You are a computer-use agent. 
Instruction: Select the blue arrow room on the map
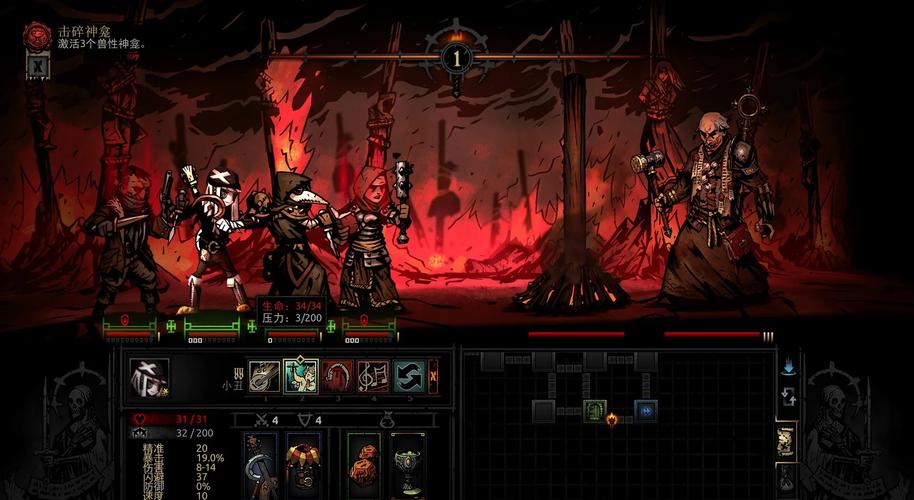(x=645, y=410)
